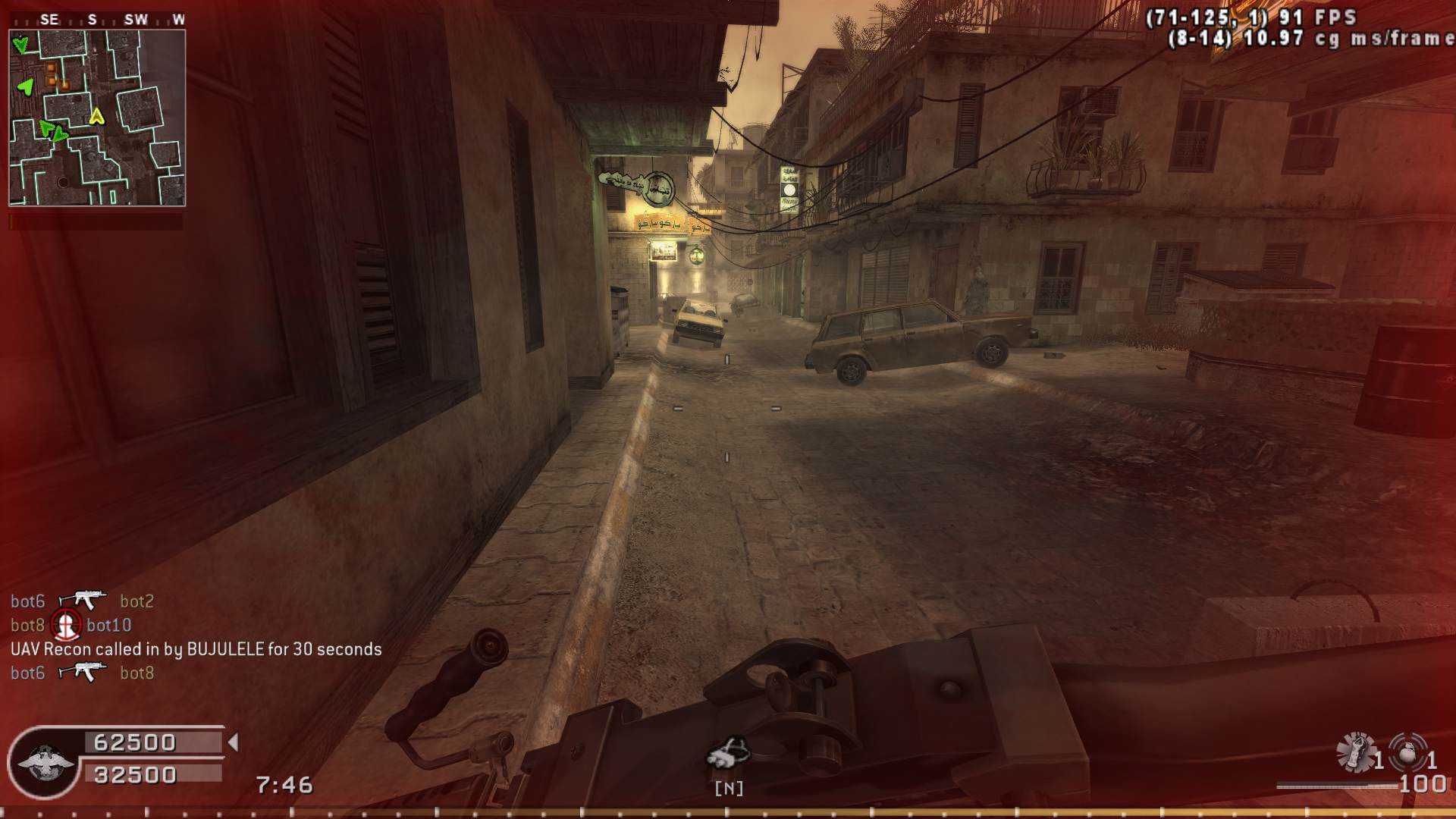
Task: Click the headshot icon in the killfeed
Action: [66, 625]
